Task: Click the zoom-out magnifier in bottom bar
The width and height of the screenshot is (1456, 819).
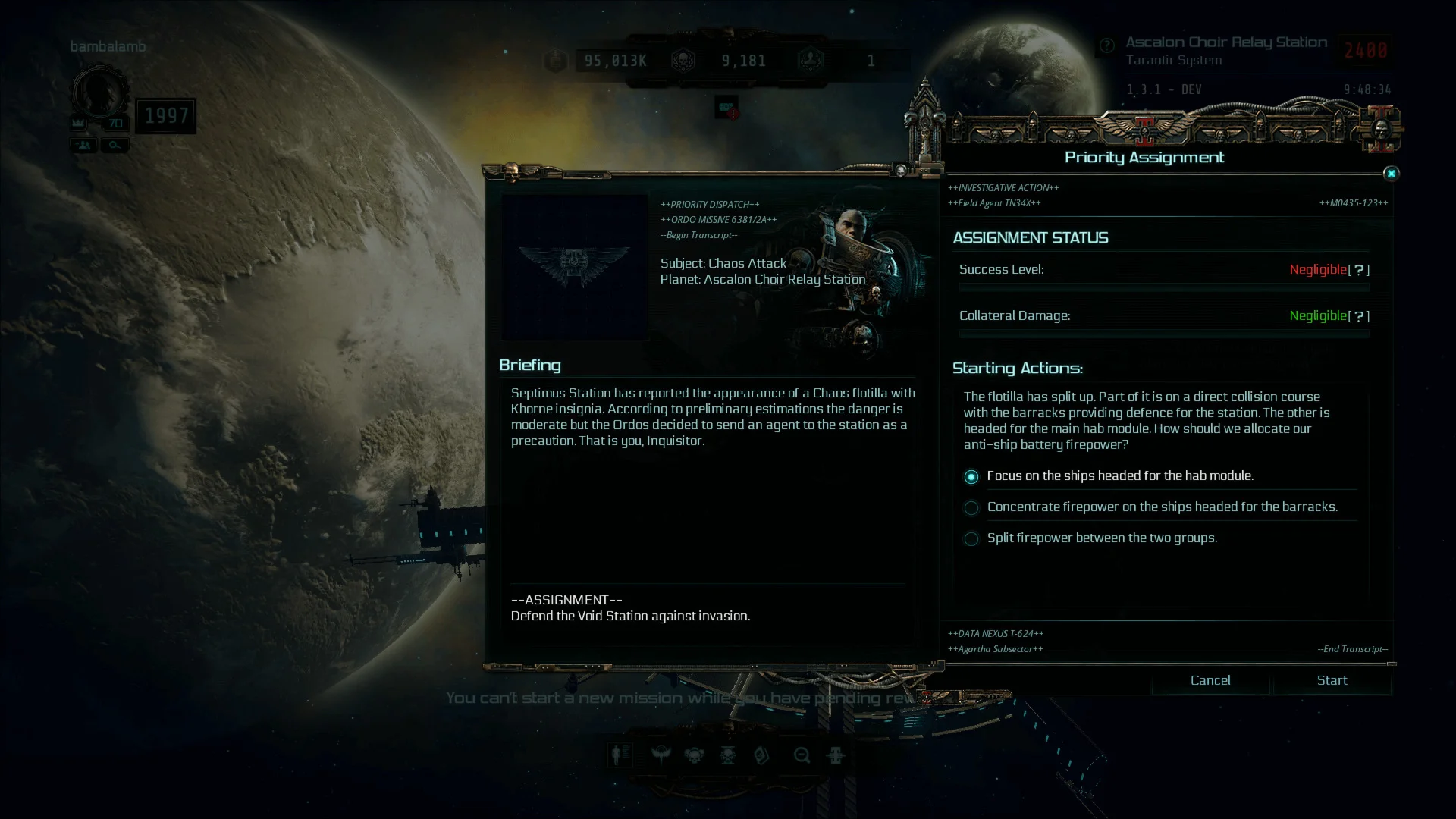Action: [802, 755]
